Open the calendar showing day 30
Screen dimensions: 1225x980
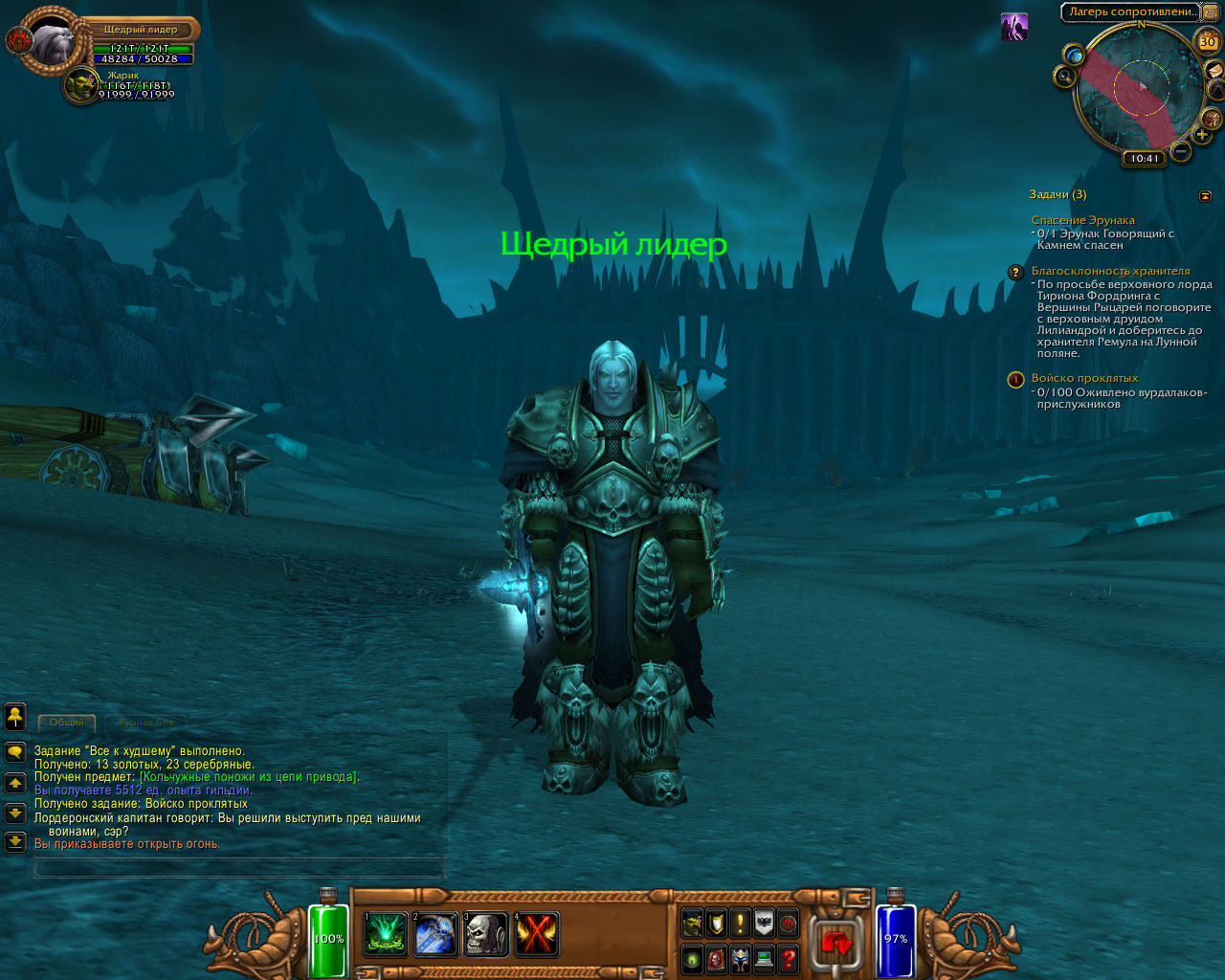[1208, 41]
